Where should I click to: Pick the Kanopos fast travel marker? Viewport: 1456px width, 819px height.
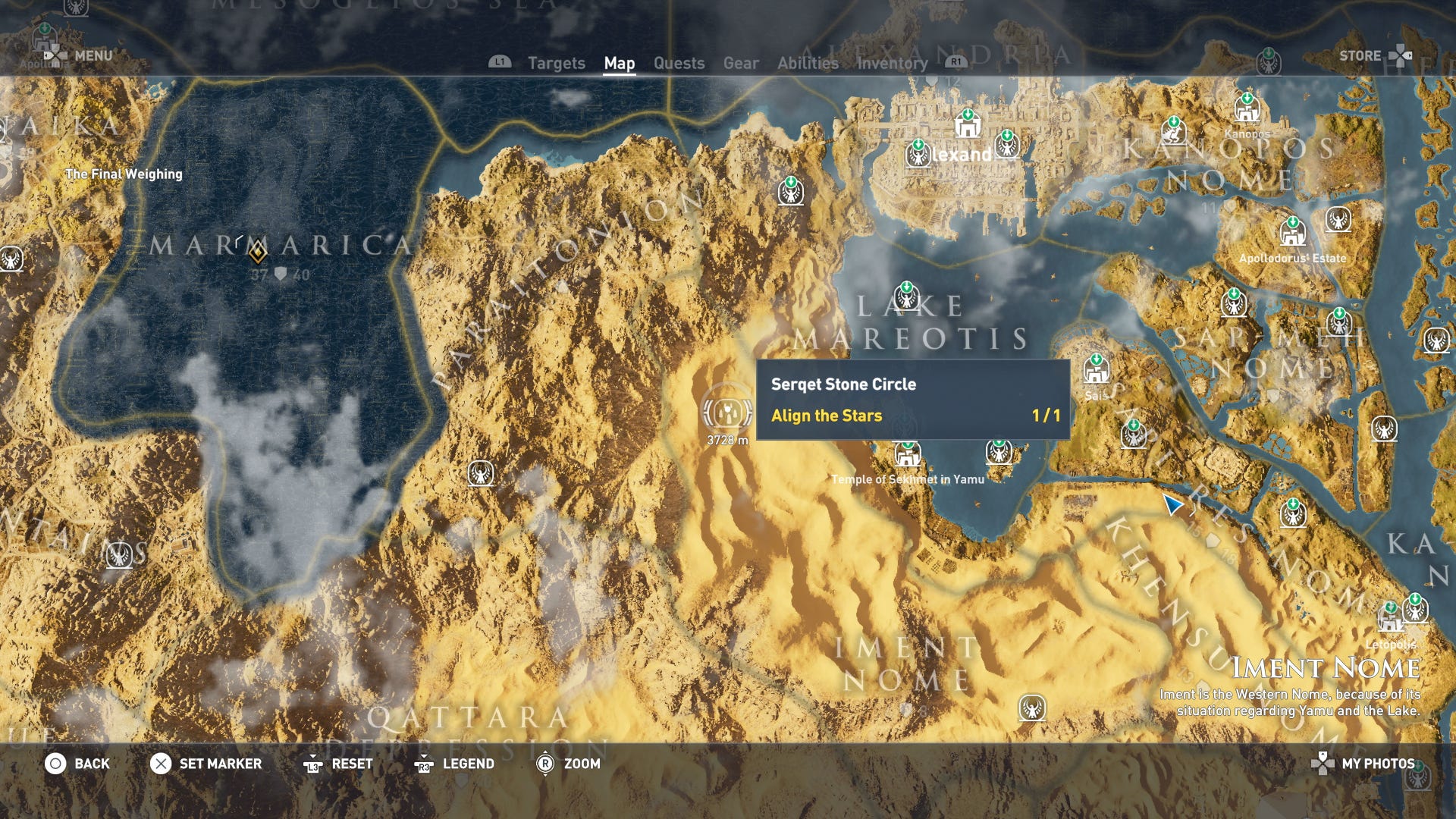click(1247, 108)
